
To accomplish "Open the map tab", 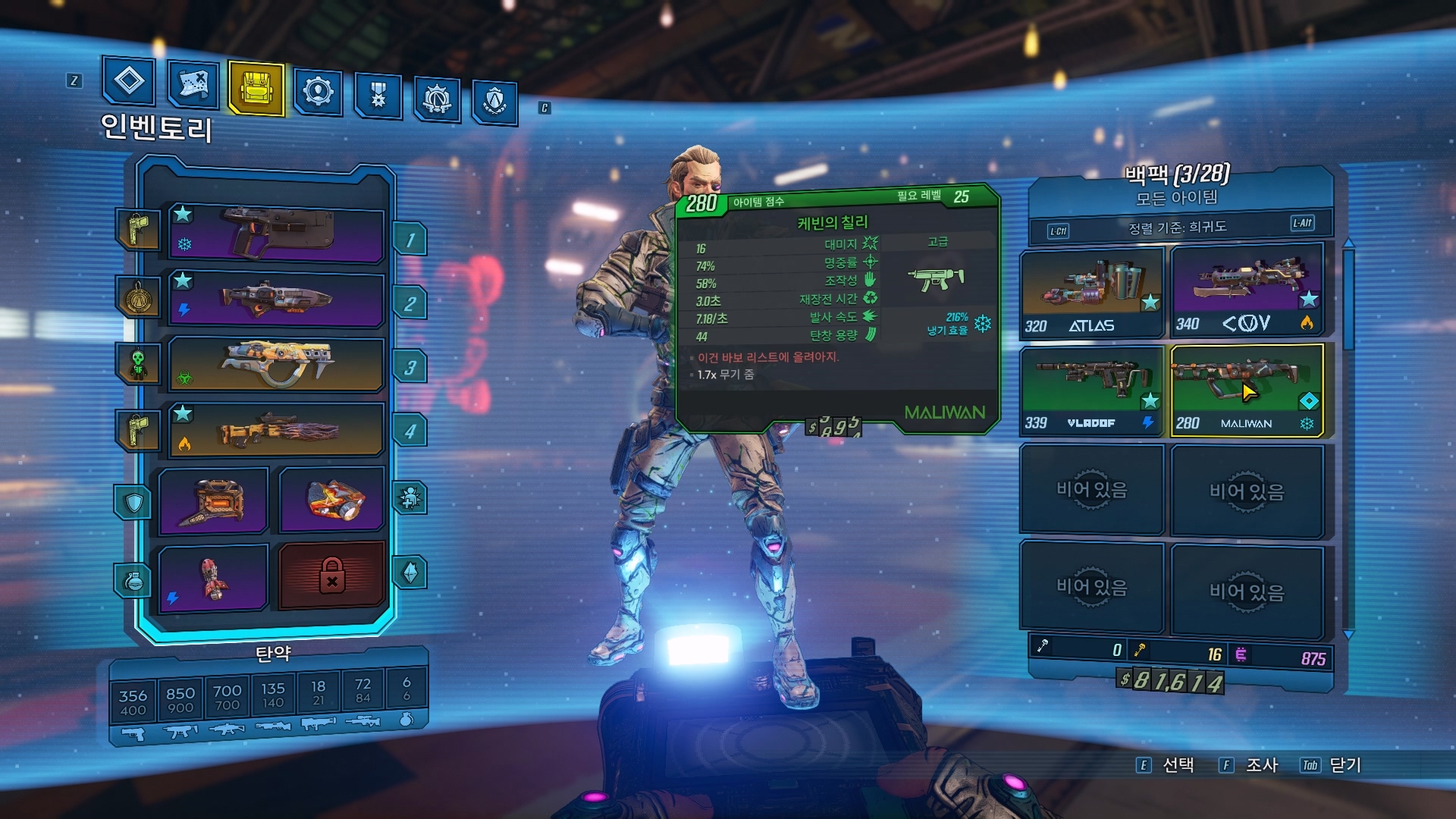I will 192,84.
